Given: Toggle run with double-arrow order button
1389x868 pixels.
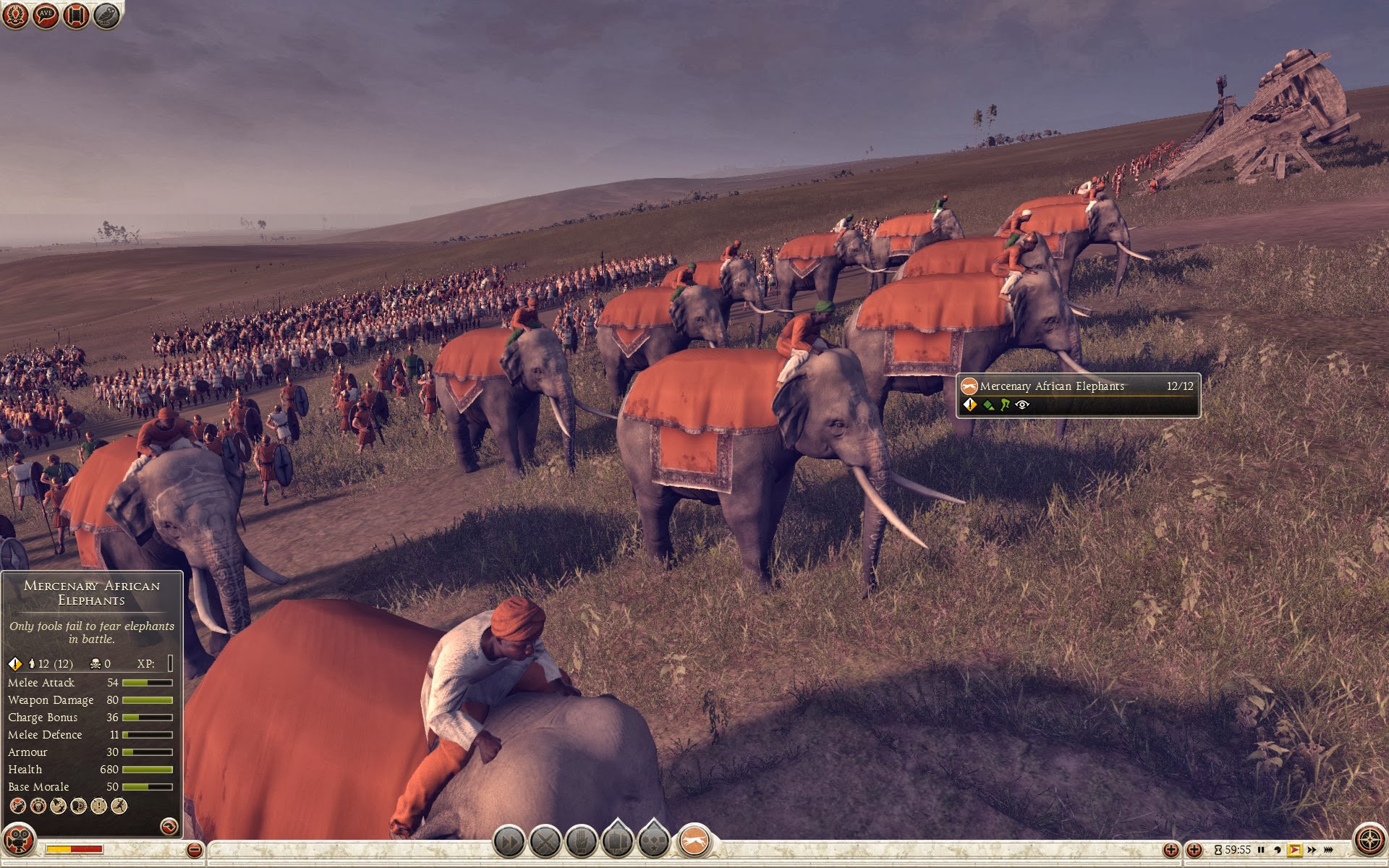Looking at the screenshot, I should click(509, 841).
